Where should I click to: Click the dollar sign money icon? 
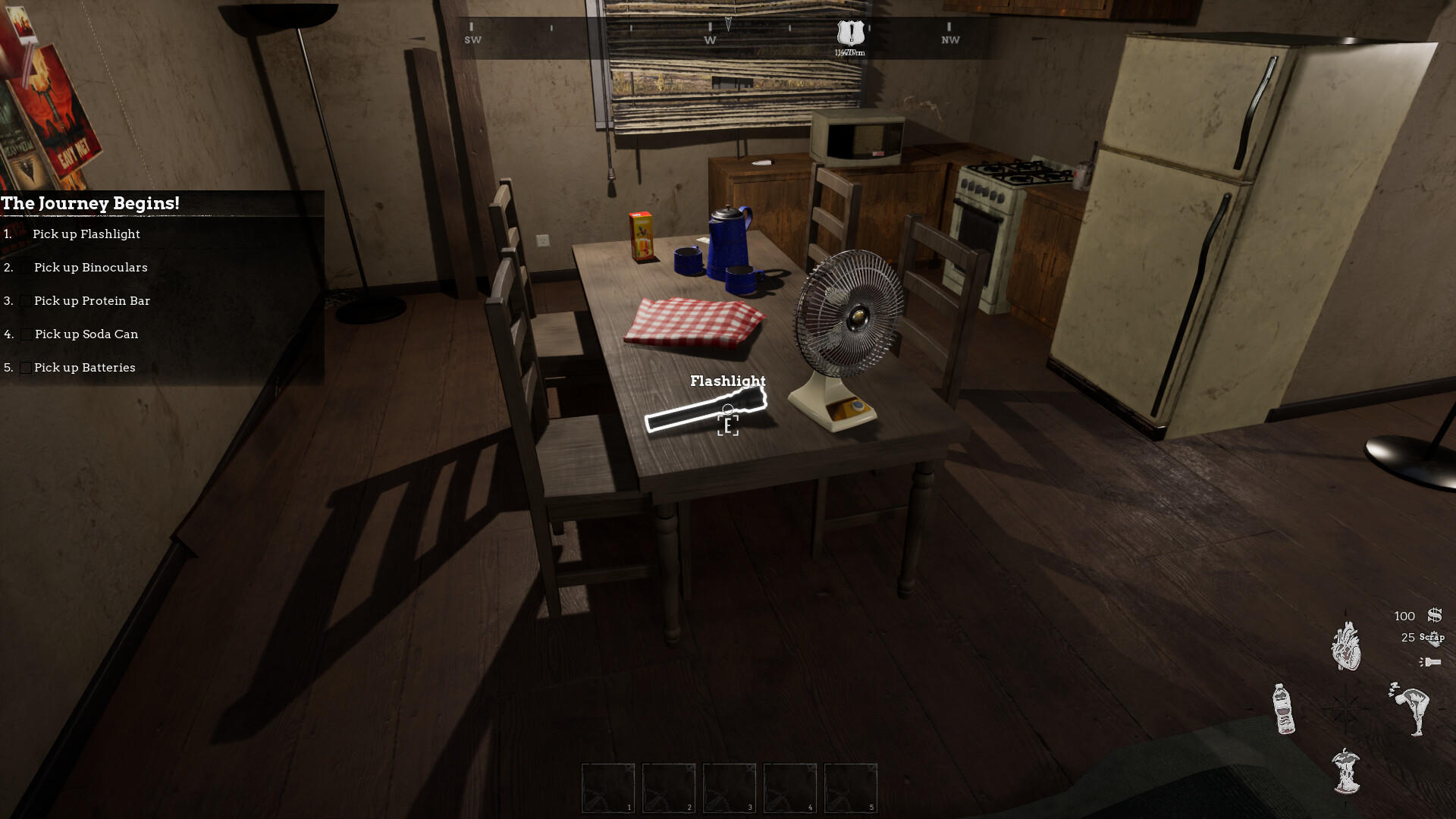pos(1433,616)
